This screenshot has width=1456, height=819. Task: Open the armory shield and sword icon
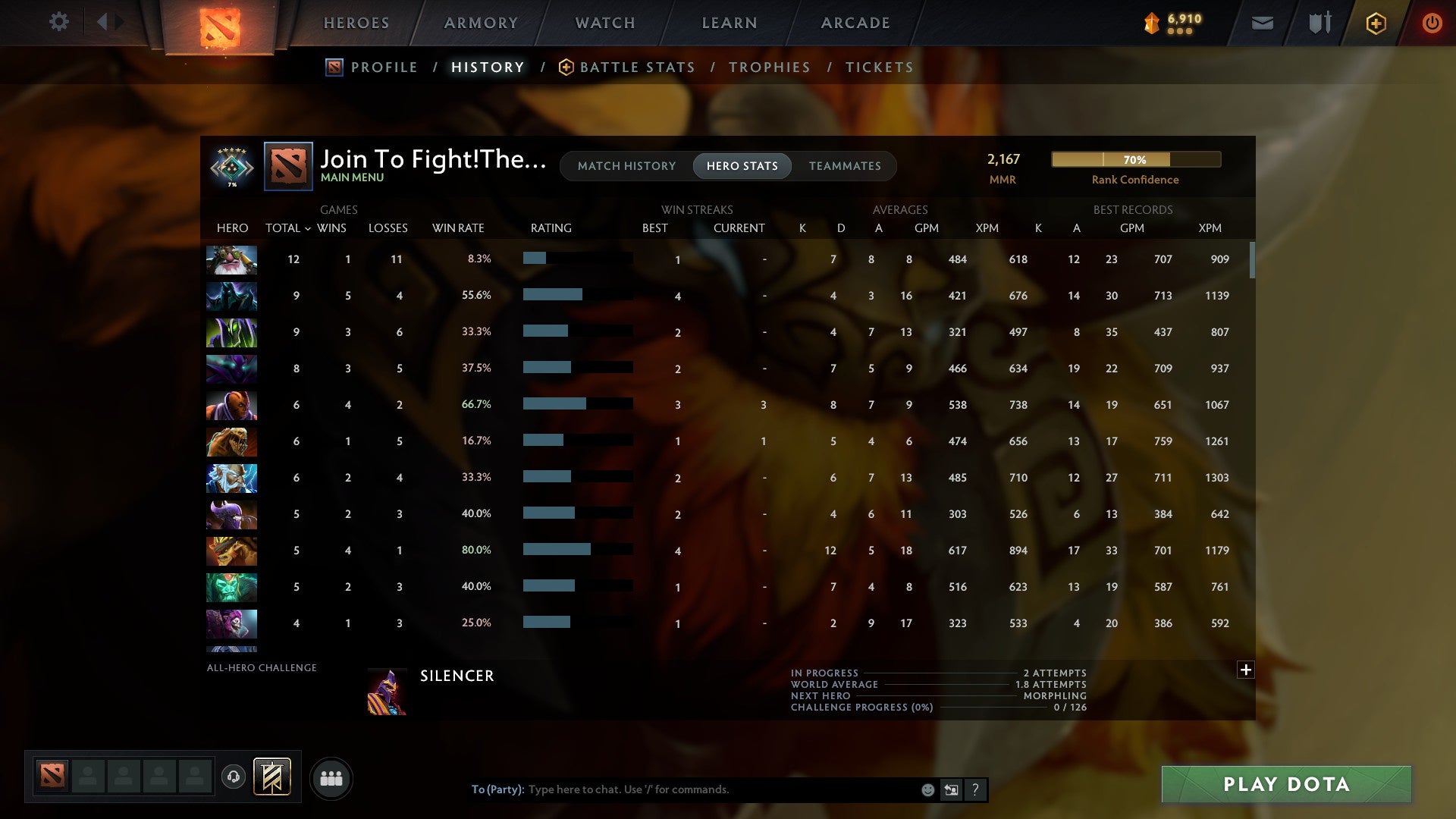[x=1319, y=24]
